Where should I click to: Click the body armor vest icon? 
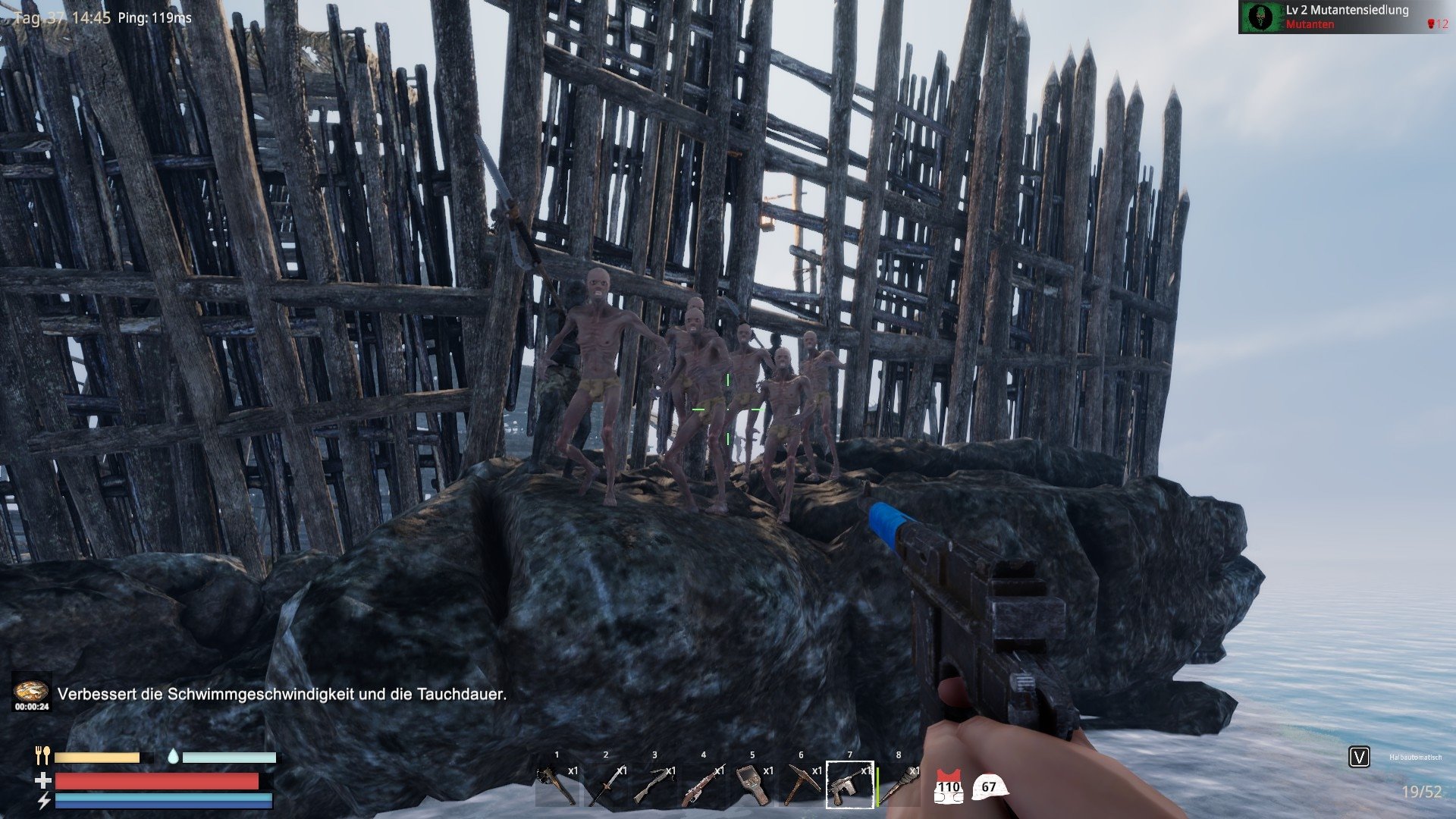(x=948, y=788)
